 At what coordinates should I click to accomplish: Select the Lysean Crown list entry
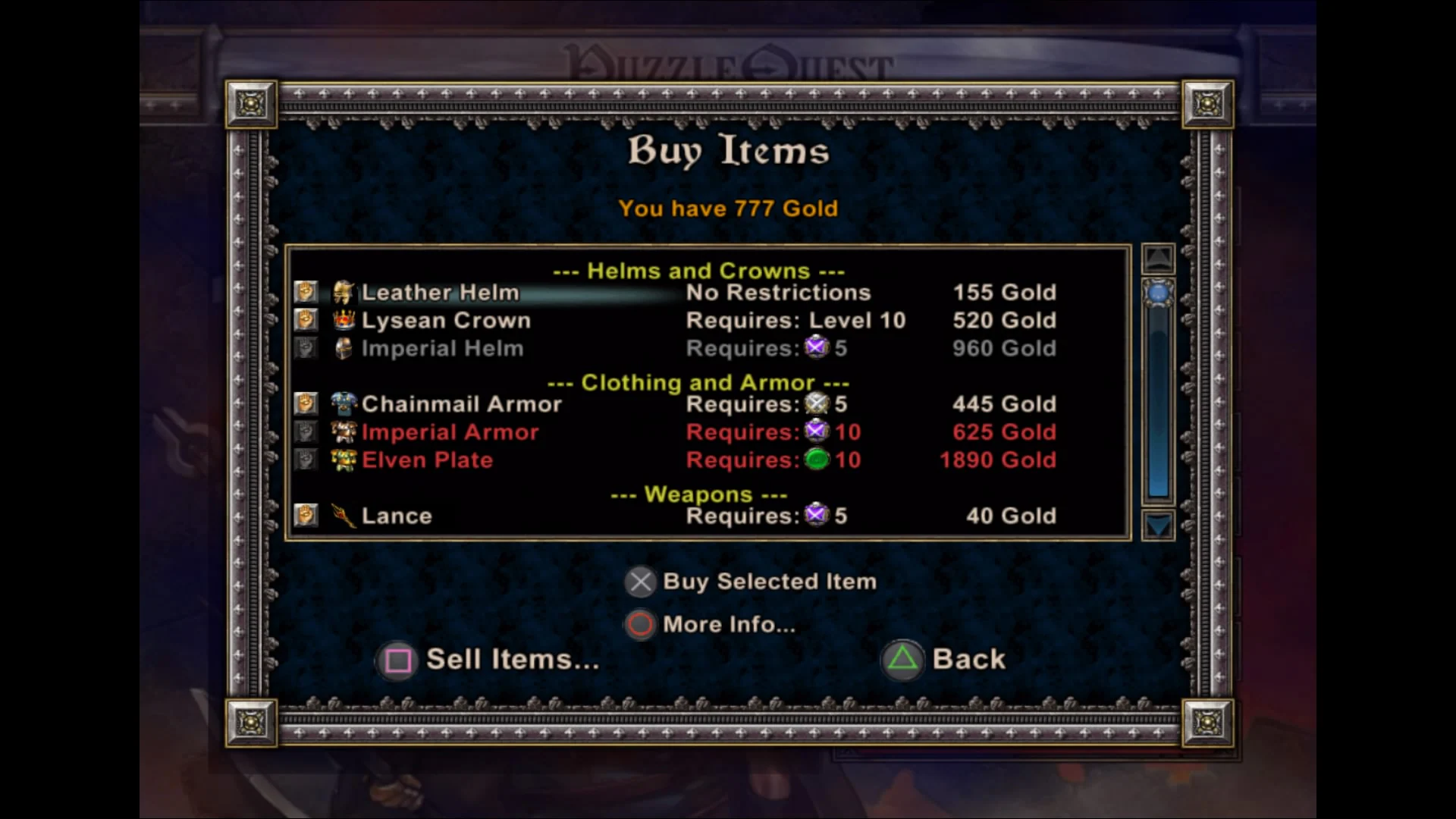(x=447, y=319)
